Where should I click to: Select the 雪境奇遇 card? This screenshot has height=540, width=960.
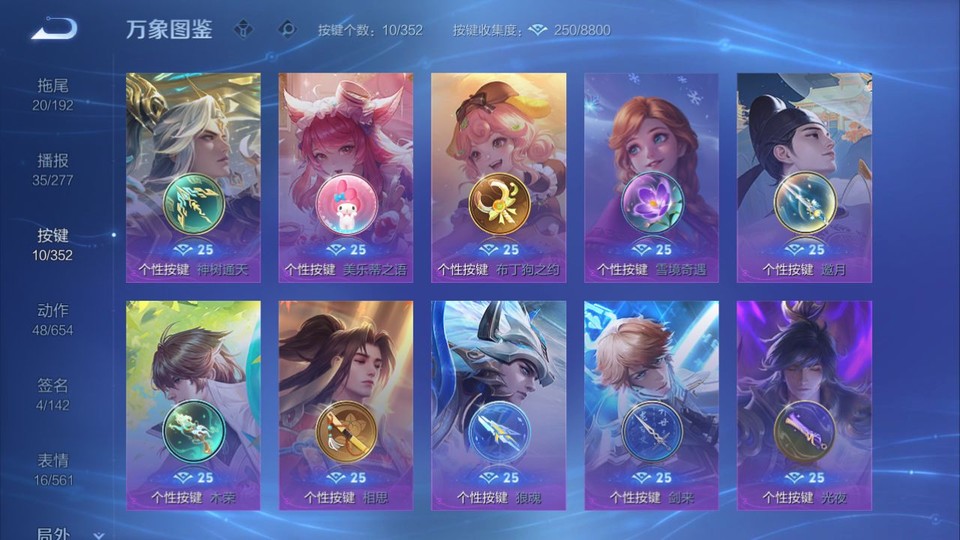click(651, 177)
